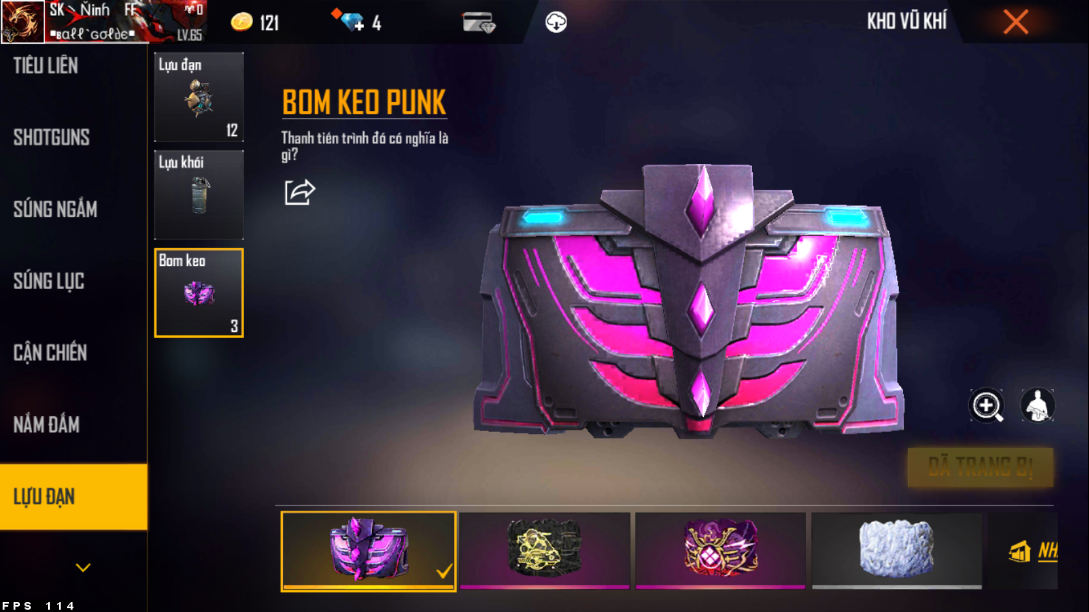Viewport: 1089px width, 612px height.
Task: Close the weapon vault screen
Action: pos(1015,22)
